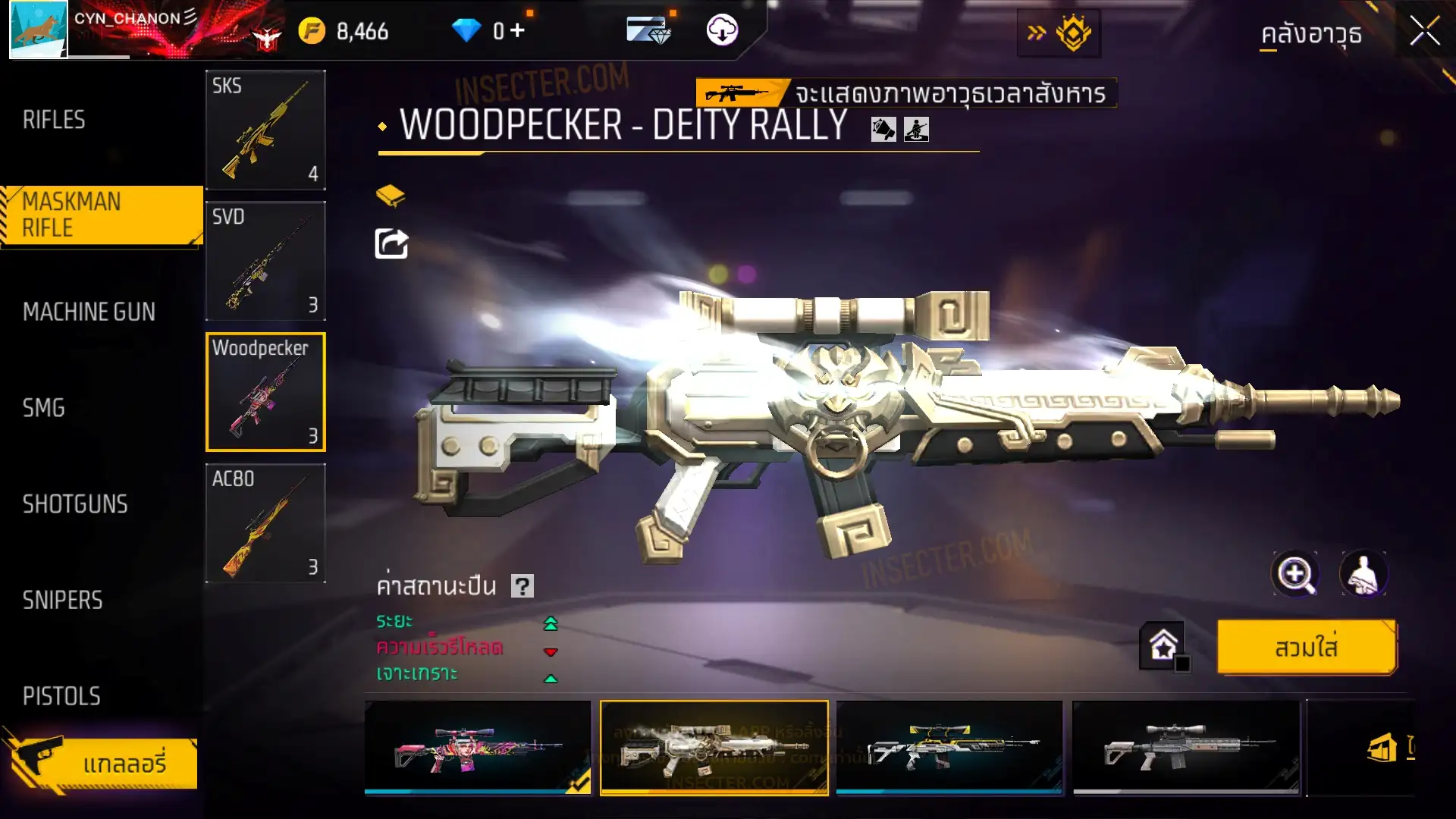Share the weapon skin
1456x819 pixels.
pos(391,244)
